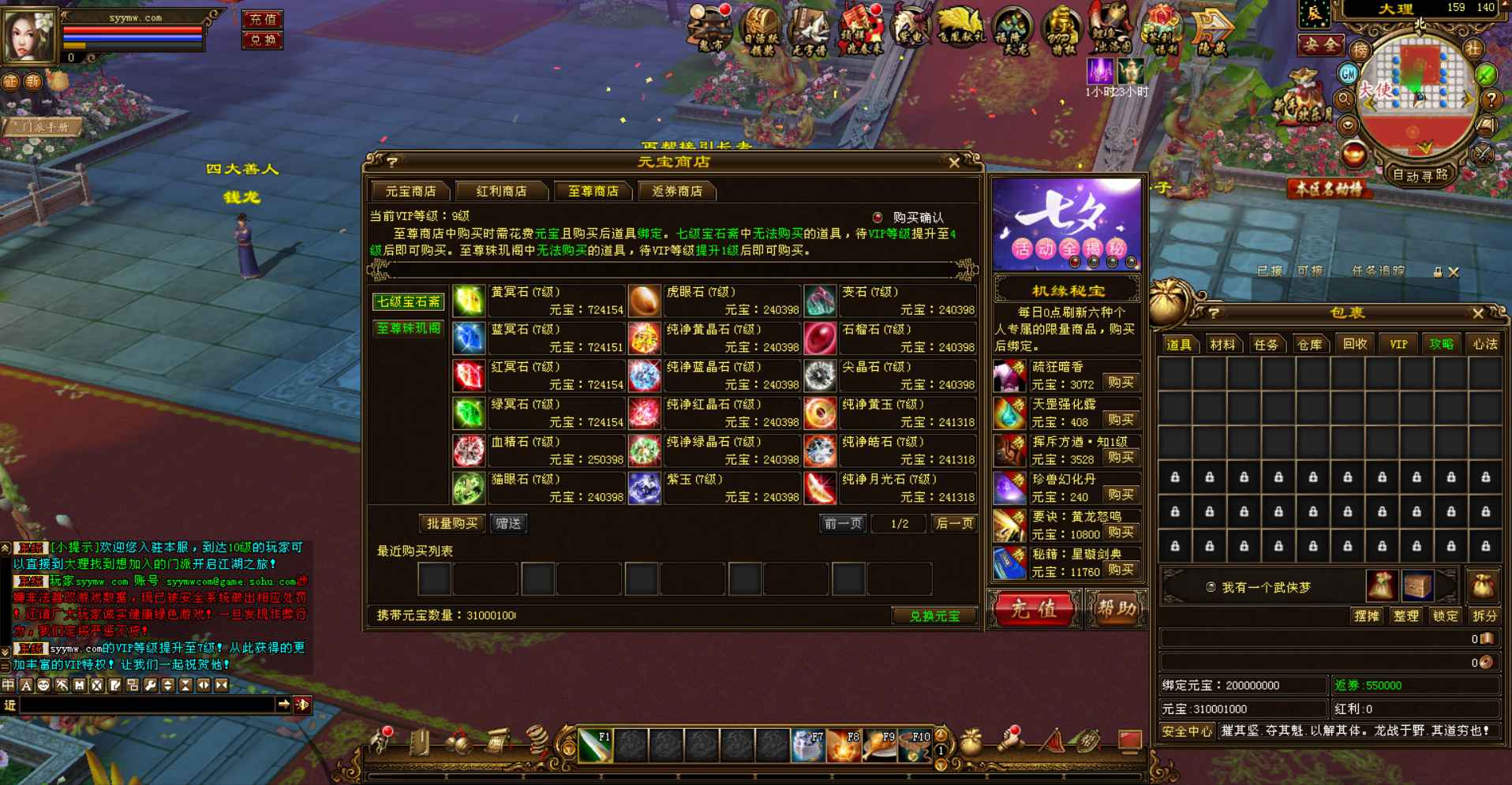Go to the next page with 后一页

point(954,523)
